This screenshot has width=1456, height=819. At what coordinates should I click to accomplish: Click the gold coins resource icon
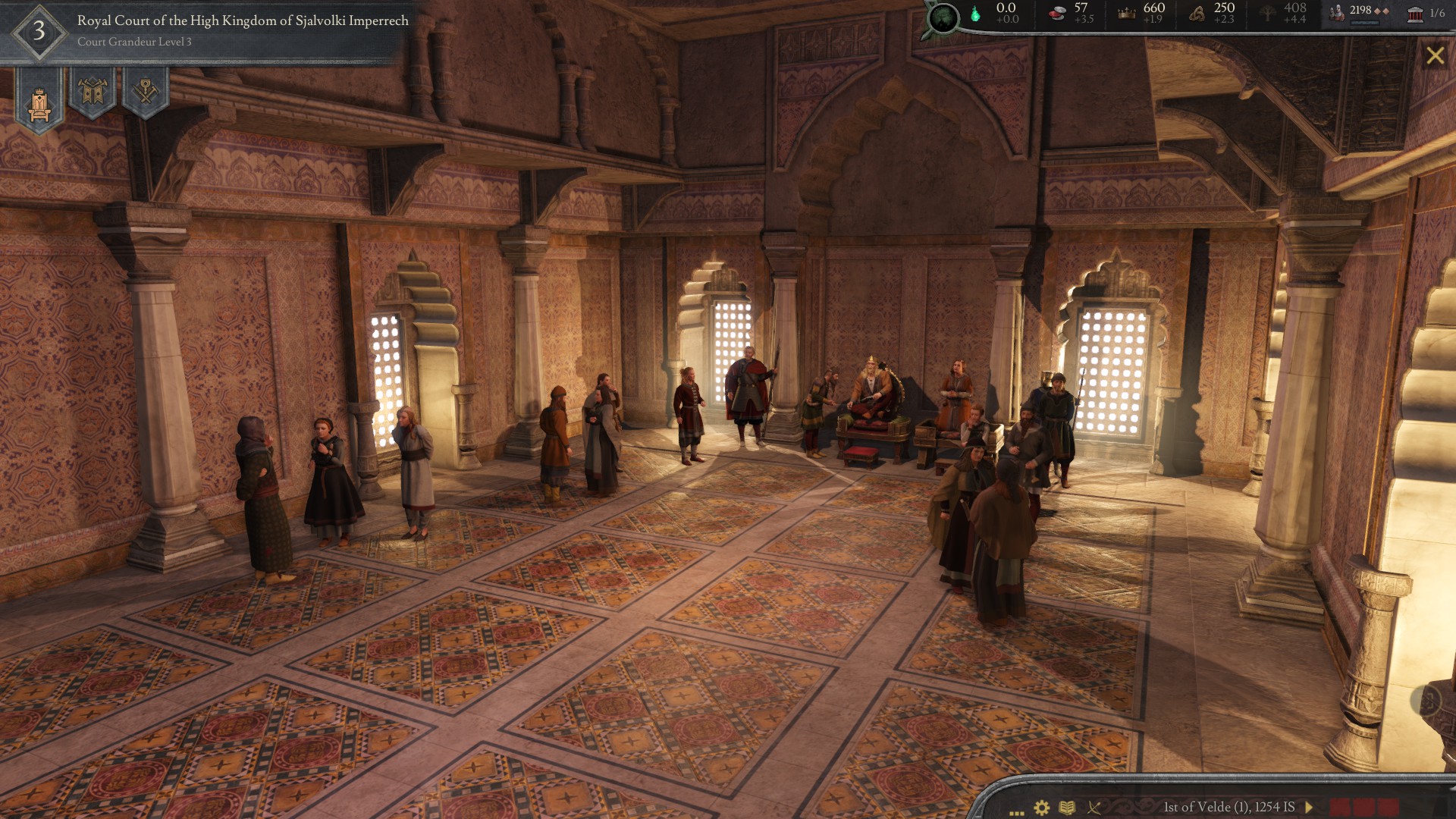click(x=1056, y=13)
